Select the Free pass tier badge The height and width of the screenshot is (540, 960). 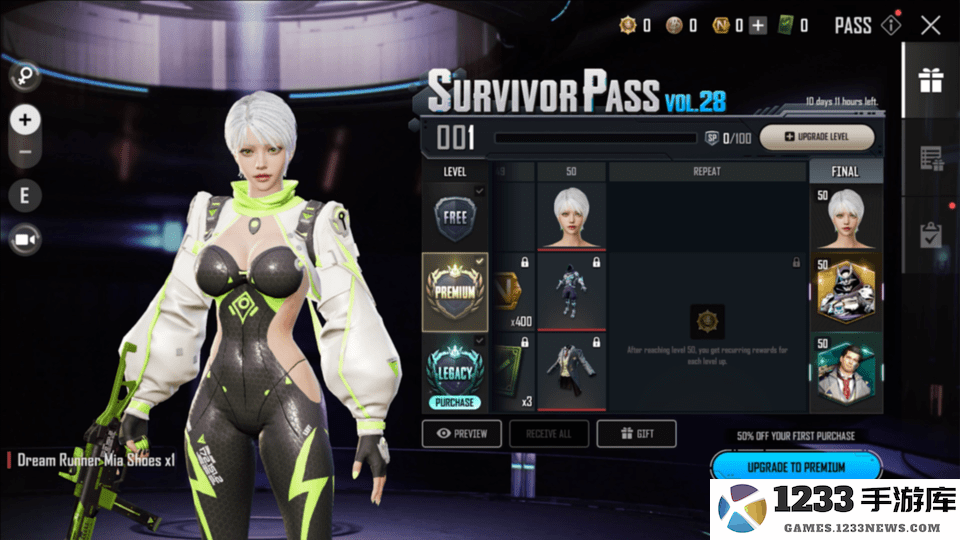pyautogui.click(x=455, y=217)
